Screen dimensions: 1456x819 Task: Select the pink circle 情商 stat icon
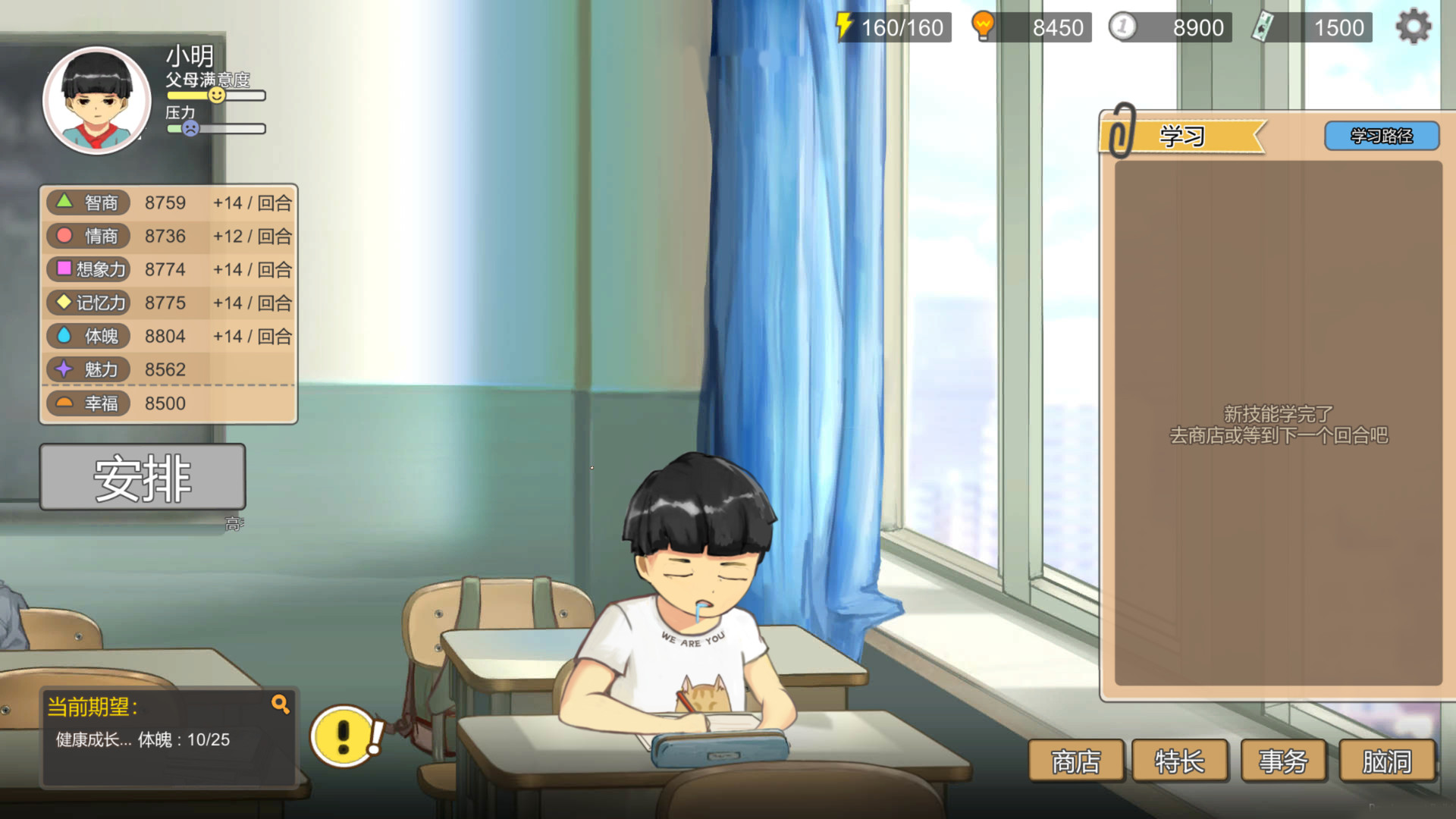pos(64,236)
